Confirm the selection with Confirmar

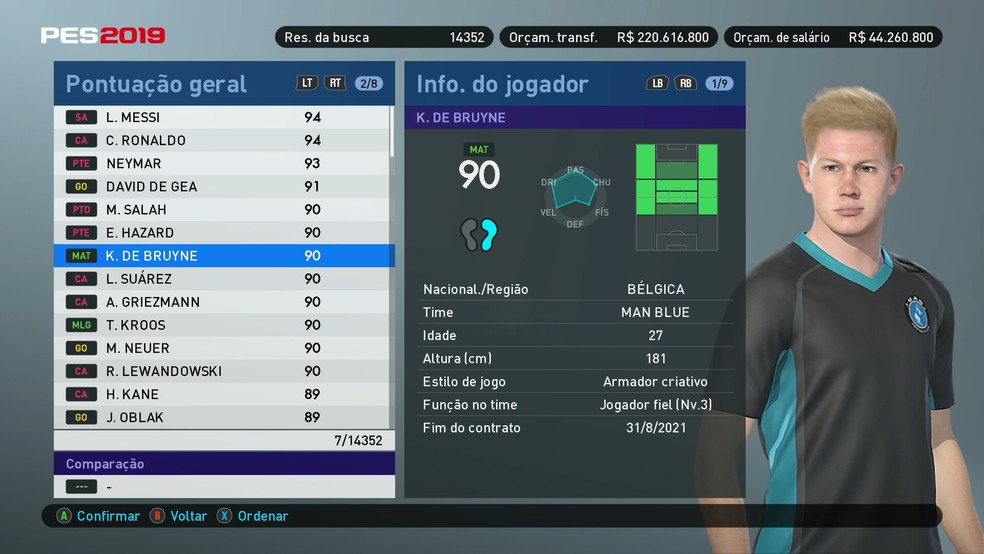coord(98,516)
